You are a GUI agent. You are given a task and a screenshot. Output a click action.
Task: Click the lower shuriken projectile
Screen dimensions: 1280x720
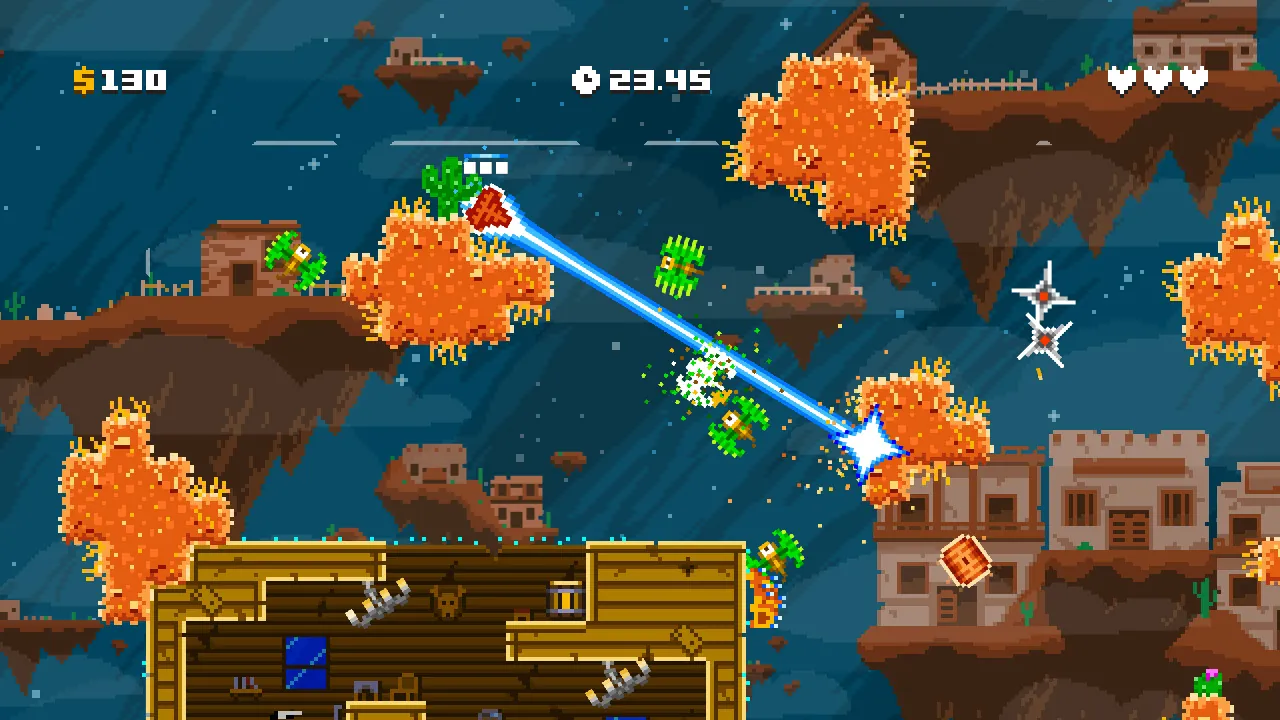tap(1044, 338)
